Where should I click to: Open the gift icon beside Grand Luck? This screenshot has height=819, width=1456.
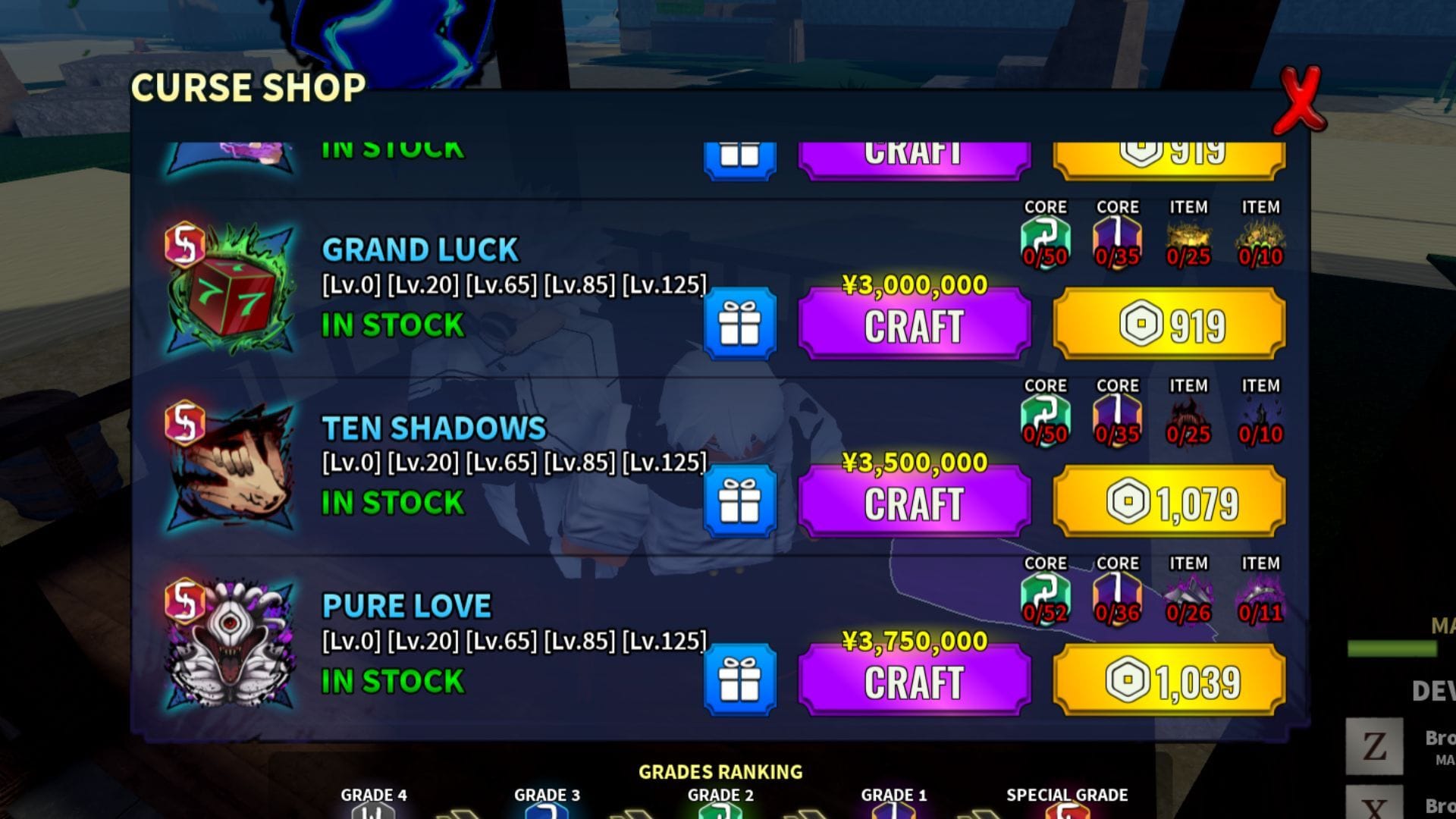coord(739,322)
